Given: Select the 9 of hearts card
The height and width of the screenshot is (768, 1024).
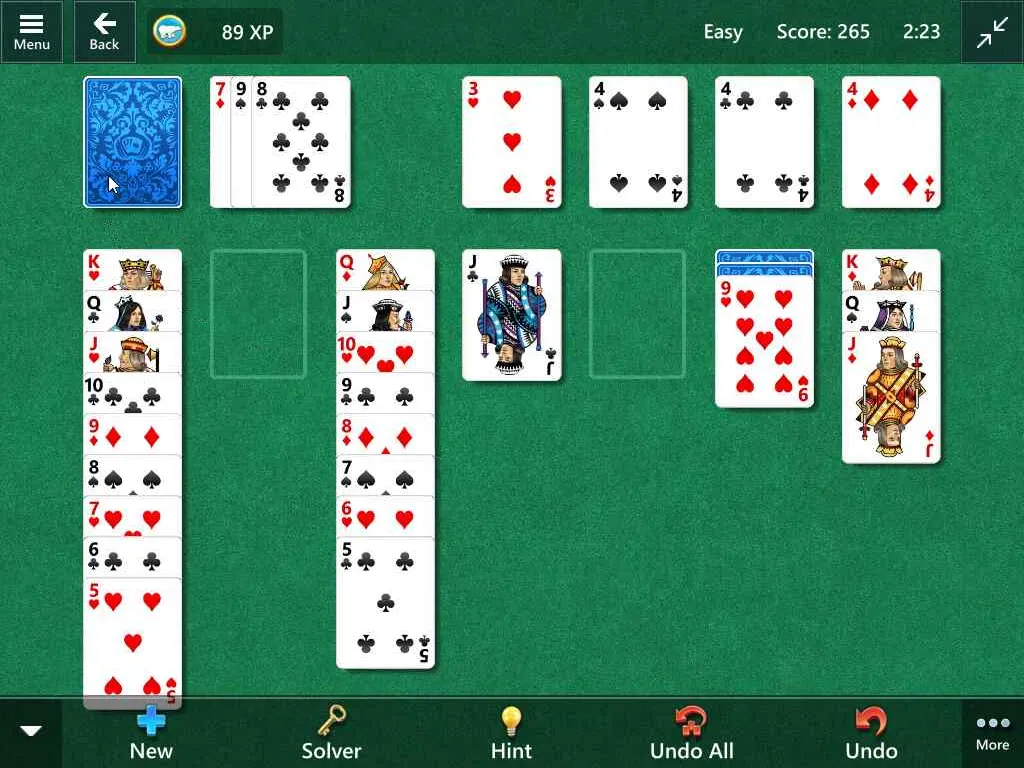Looking at the screenshot, I should pyautogui.click(x=765, y=342).
